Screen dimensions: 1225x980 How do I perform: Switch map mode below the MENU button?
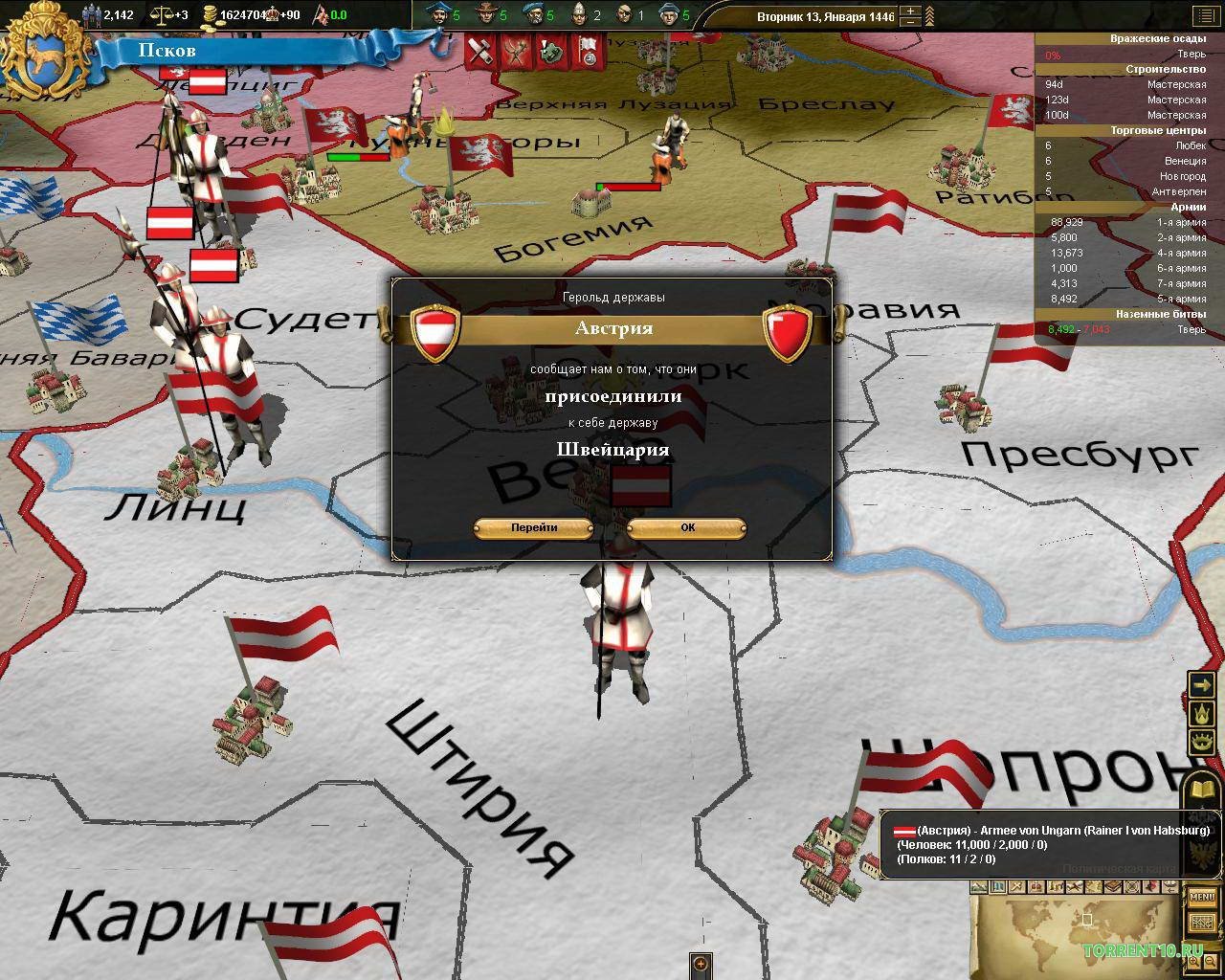pos(1203,921)
